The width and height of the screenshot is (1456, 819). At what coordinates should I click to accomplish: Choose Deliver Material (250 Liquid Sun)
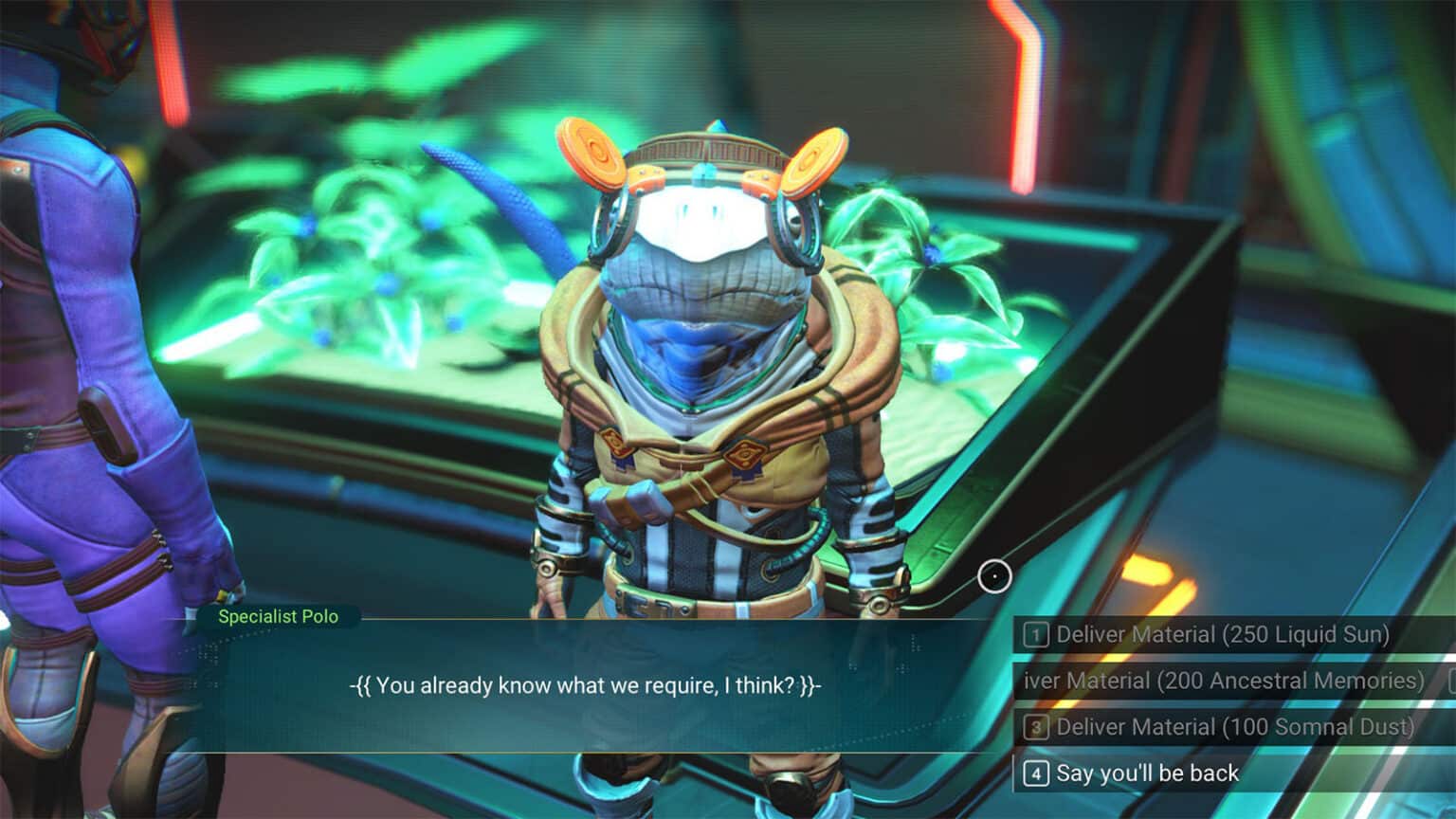click(1221, 634)
